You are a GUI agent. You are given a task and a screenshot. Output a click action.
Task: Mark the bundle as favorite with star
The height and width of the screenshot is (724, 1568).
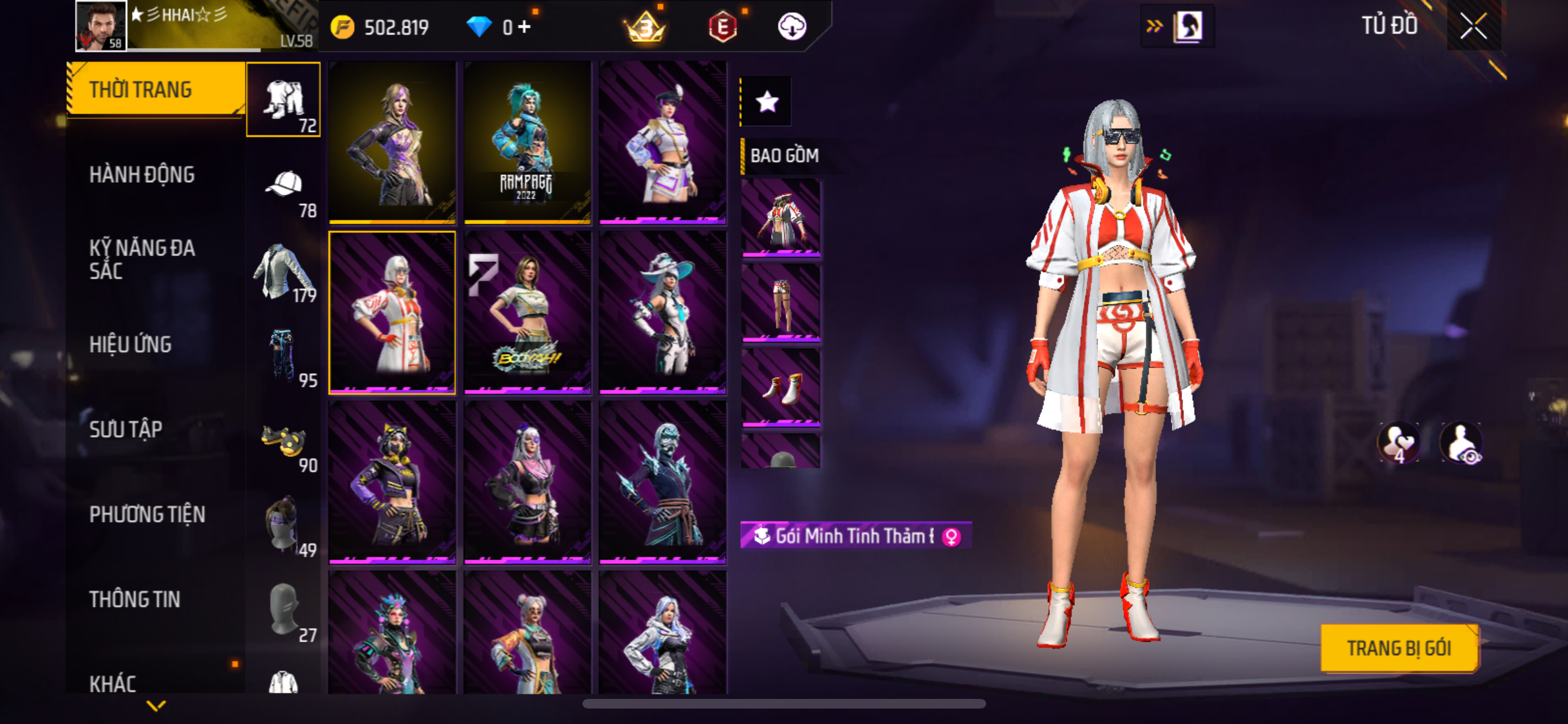click(767, 102)
